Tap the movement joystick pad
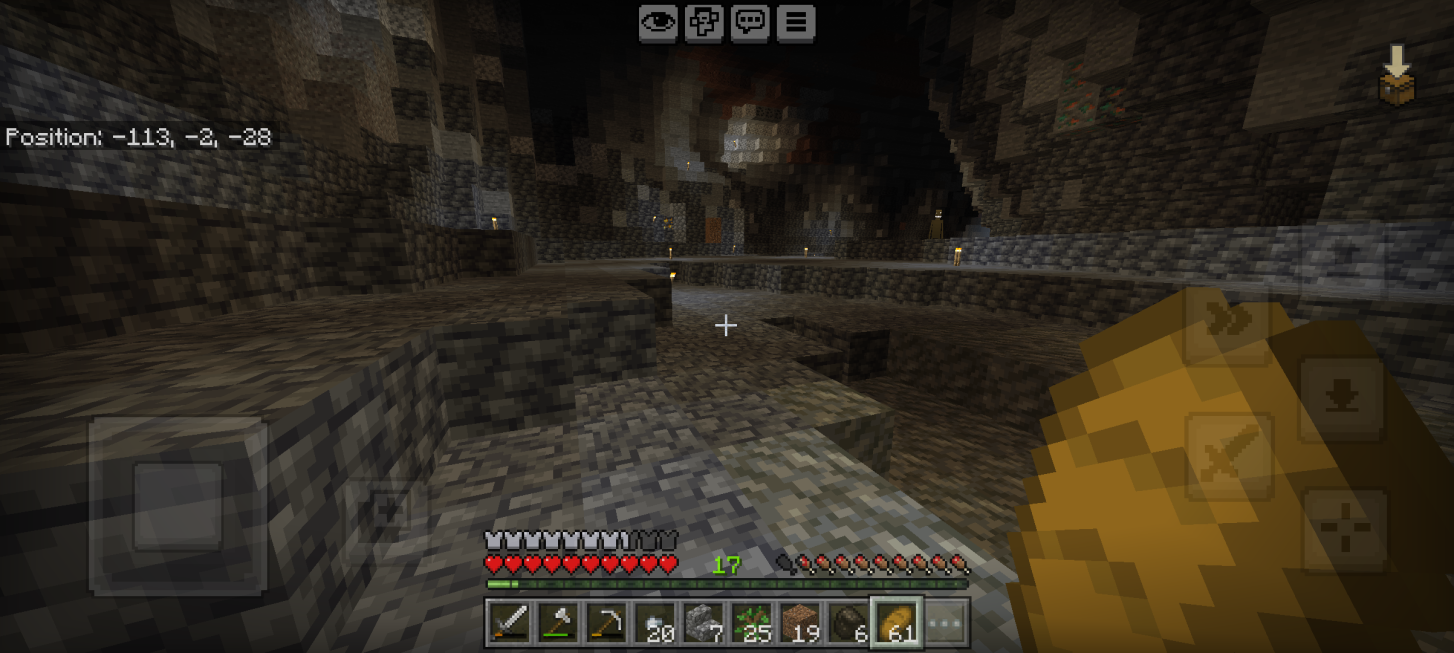Image resolution: width=1454 pixels, height=653 pixels. [x=178, y=505]
